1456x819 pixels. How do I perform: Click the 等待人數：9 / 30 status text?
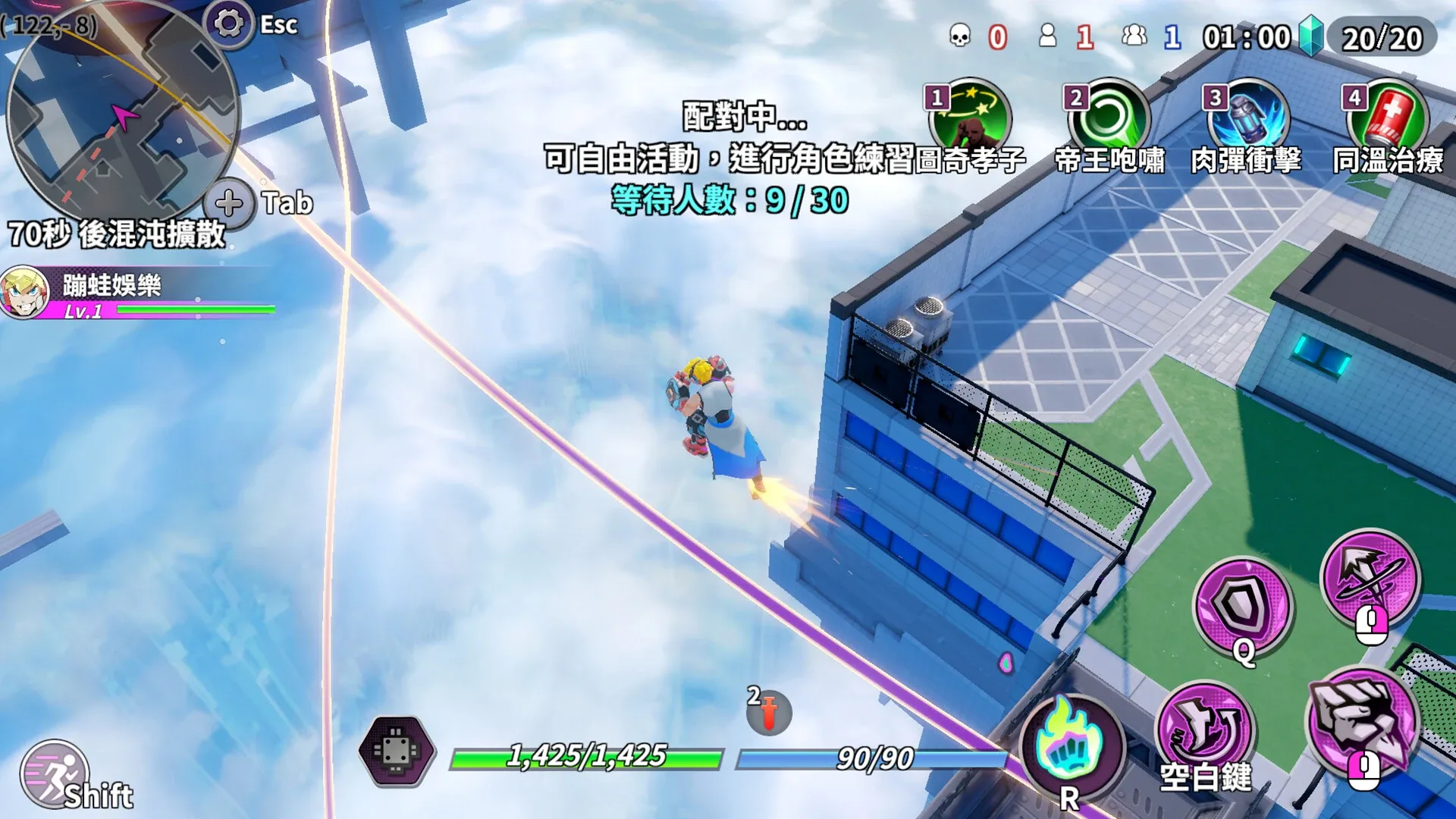point(728,201)
